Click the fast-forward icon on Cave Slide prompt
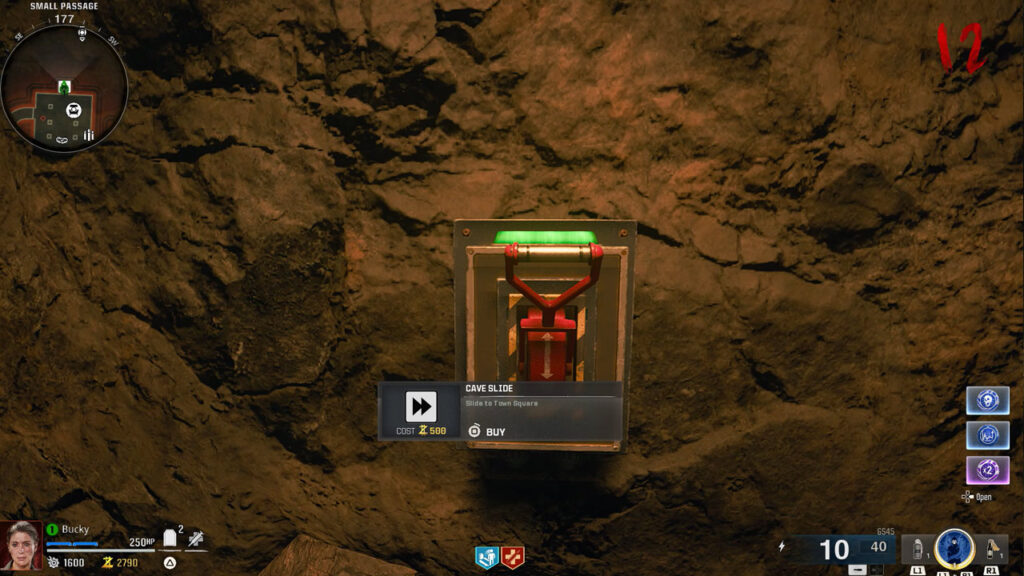Screen dimensions: 1024x576 (x=421, y=406)
